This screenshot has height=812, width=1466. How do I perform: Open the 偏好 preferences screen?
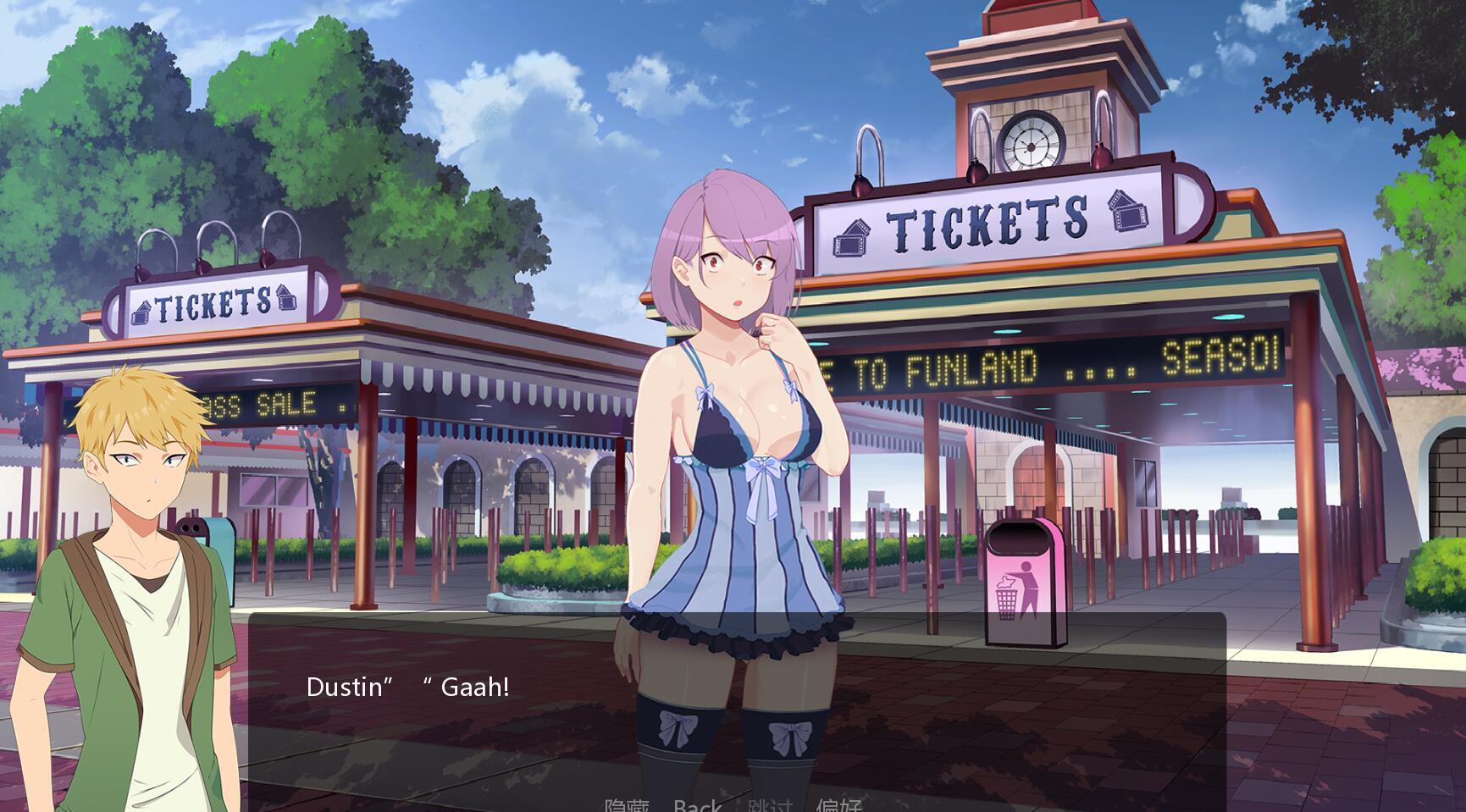(x=840, y=804)
